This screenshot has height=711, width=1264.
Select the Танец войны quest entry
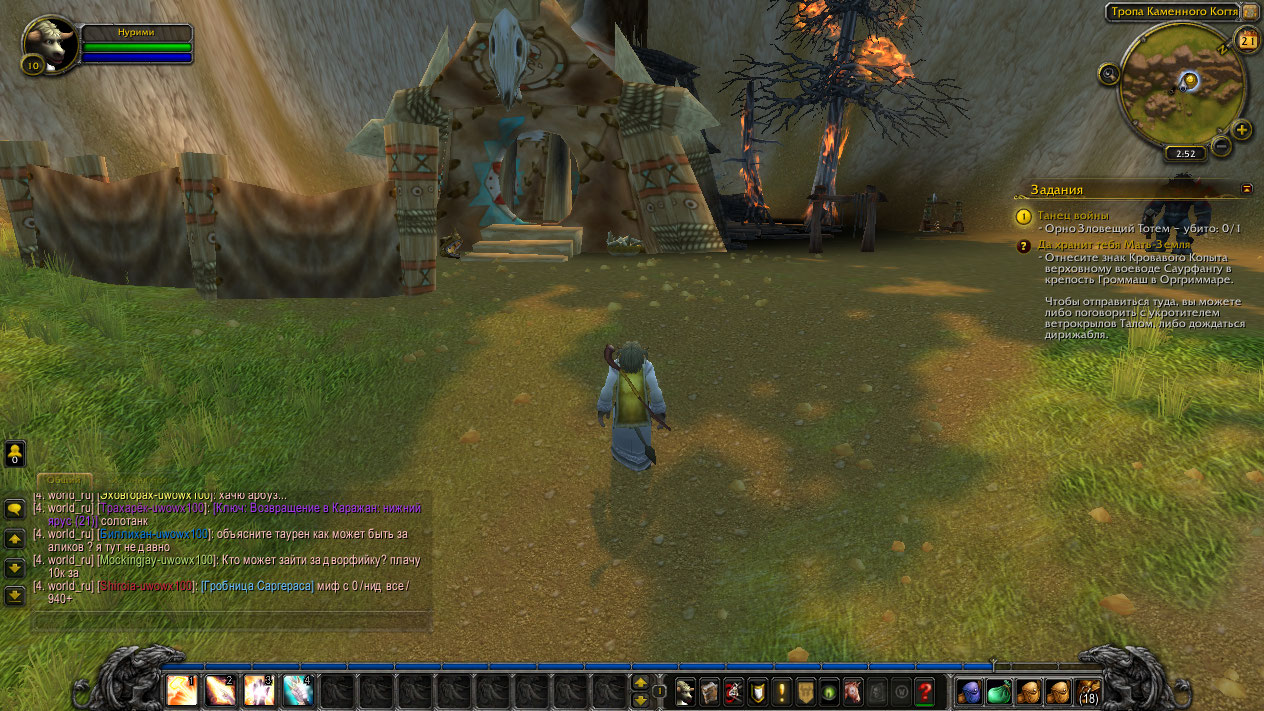[1072, 215]
